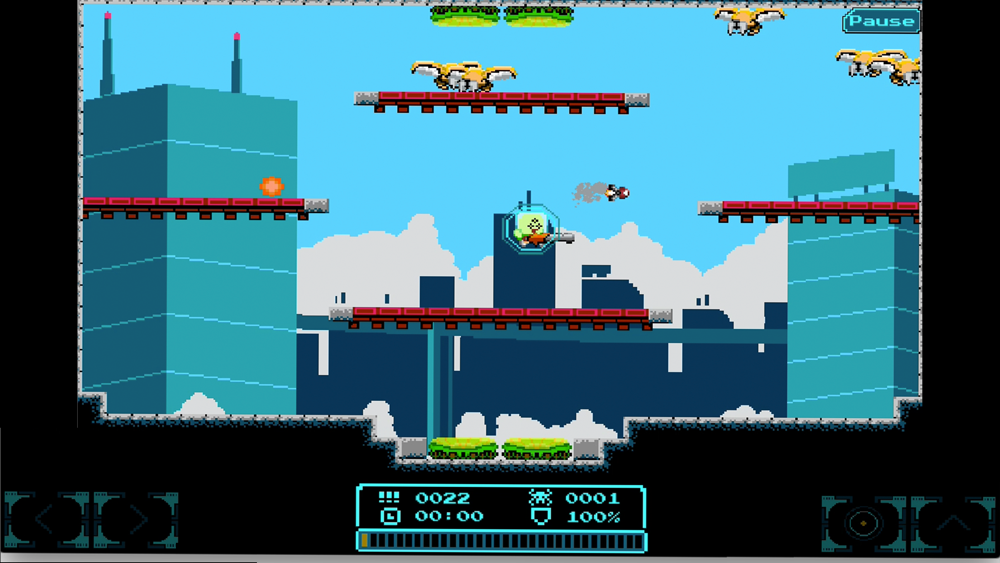1000x563 pixels.
Task: Pause the game with the Pause button
Action: (880, 21)
